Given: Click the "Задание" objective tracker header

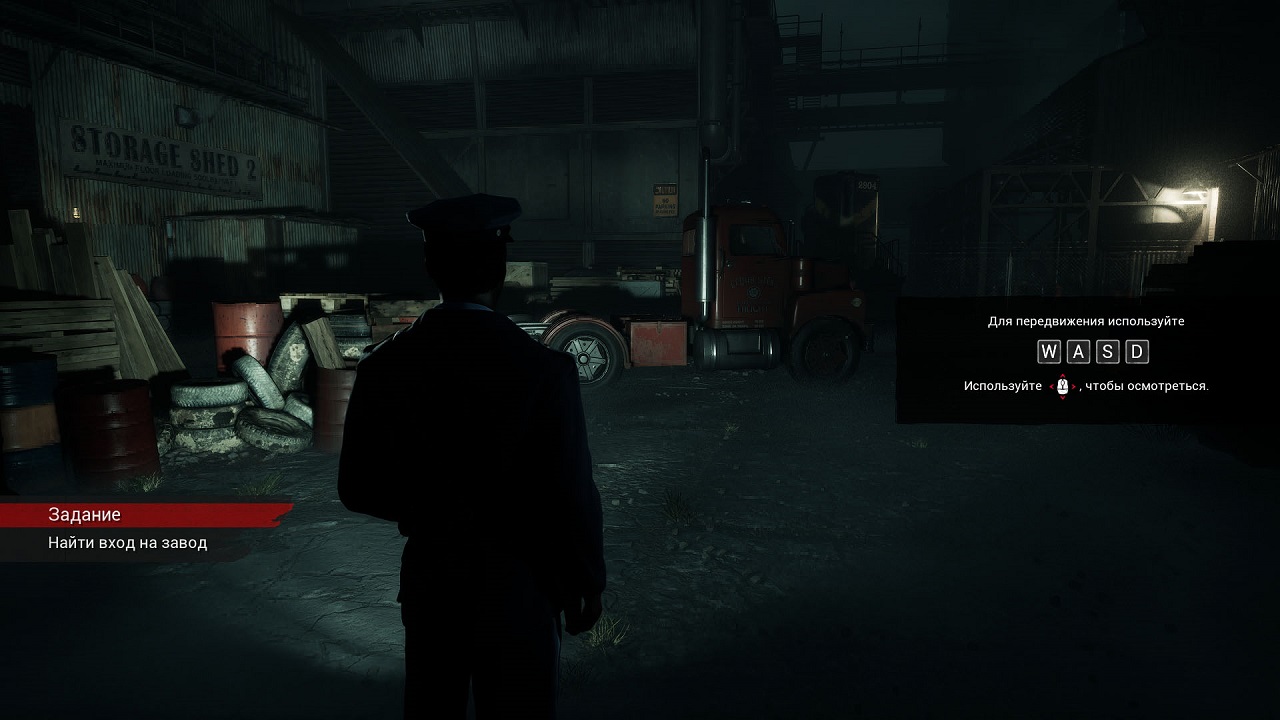Looking at the screenshot, I should pos(85,514).
